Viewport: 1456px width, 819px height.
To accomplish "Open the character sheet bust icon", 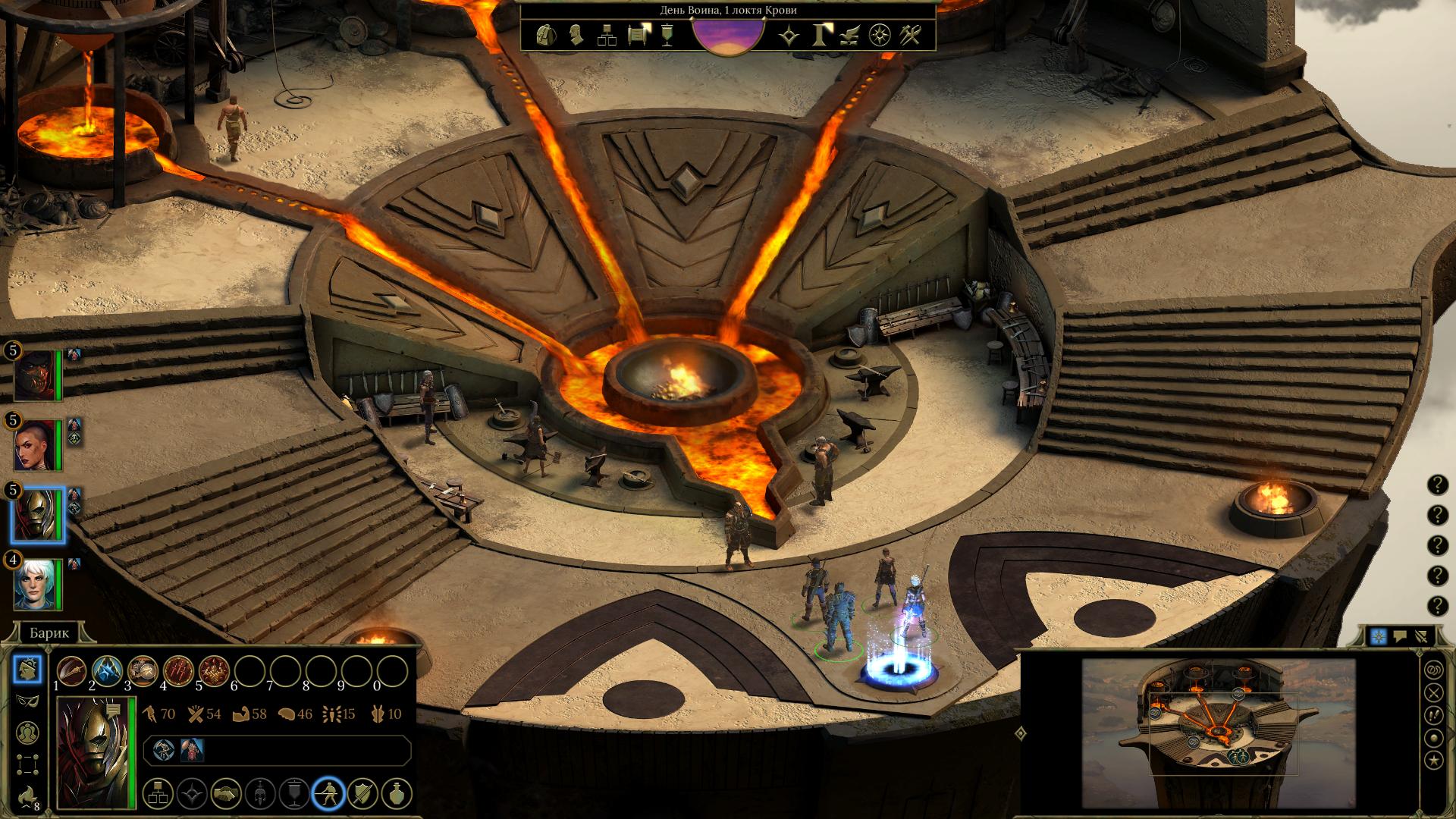I will point(576,35).
